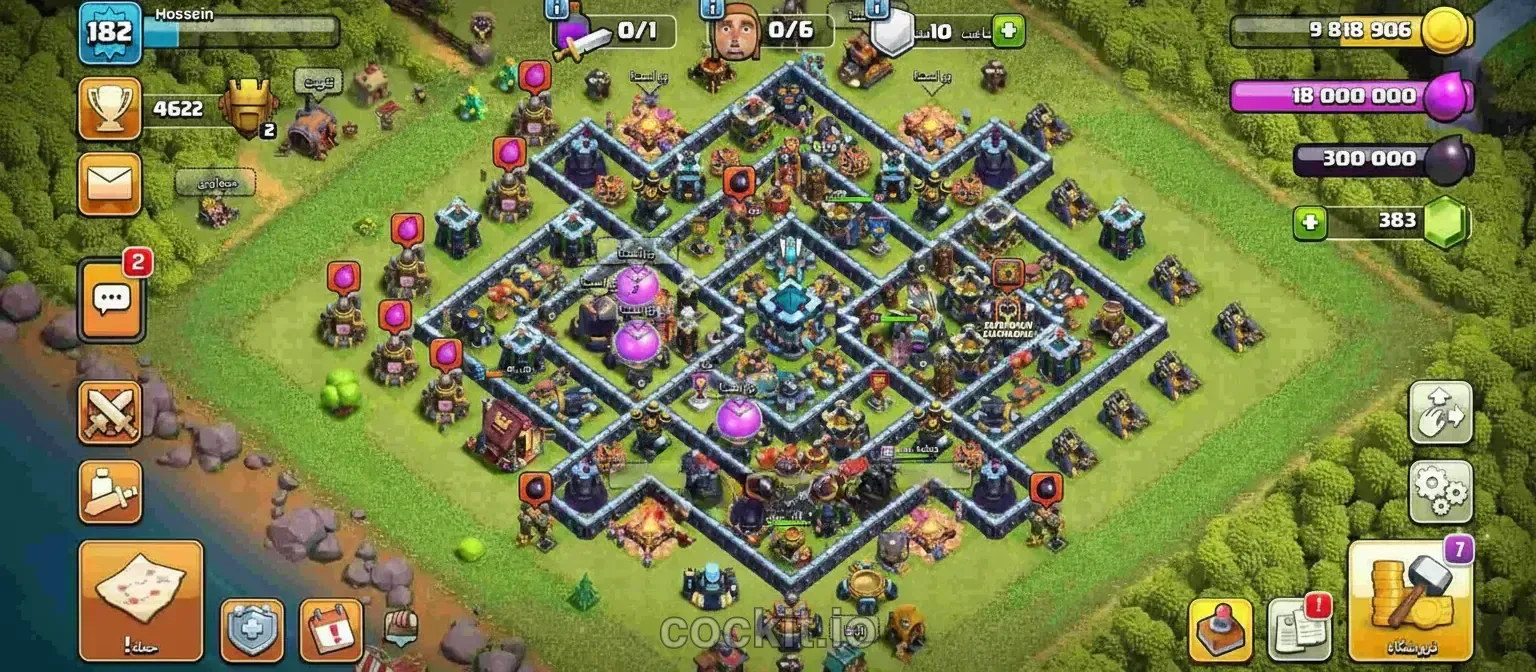Open the chat with two new messages
Image resolution: width=1536 pixels, height=672 pixels.
click(x=110, y=299)
